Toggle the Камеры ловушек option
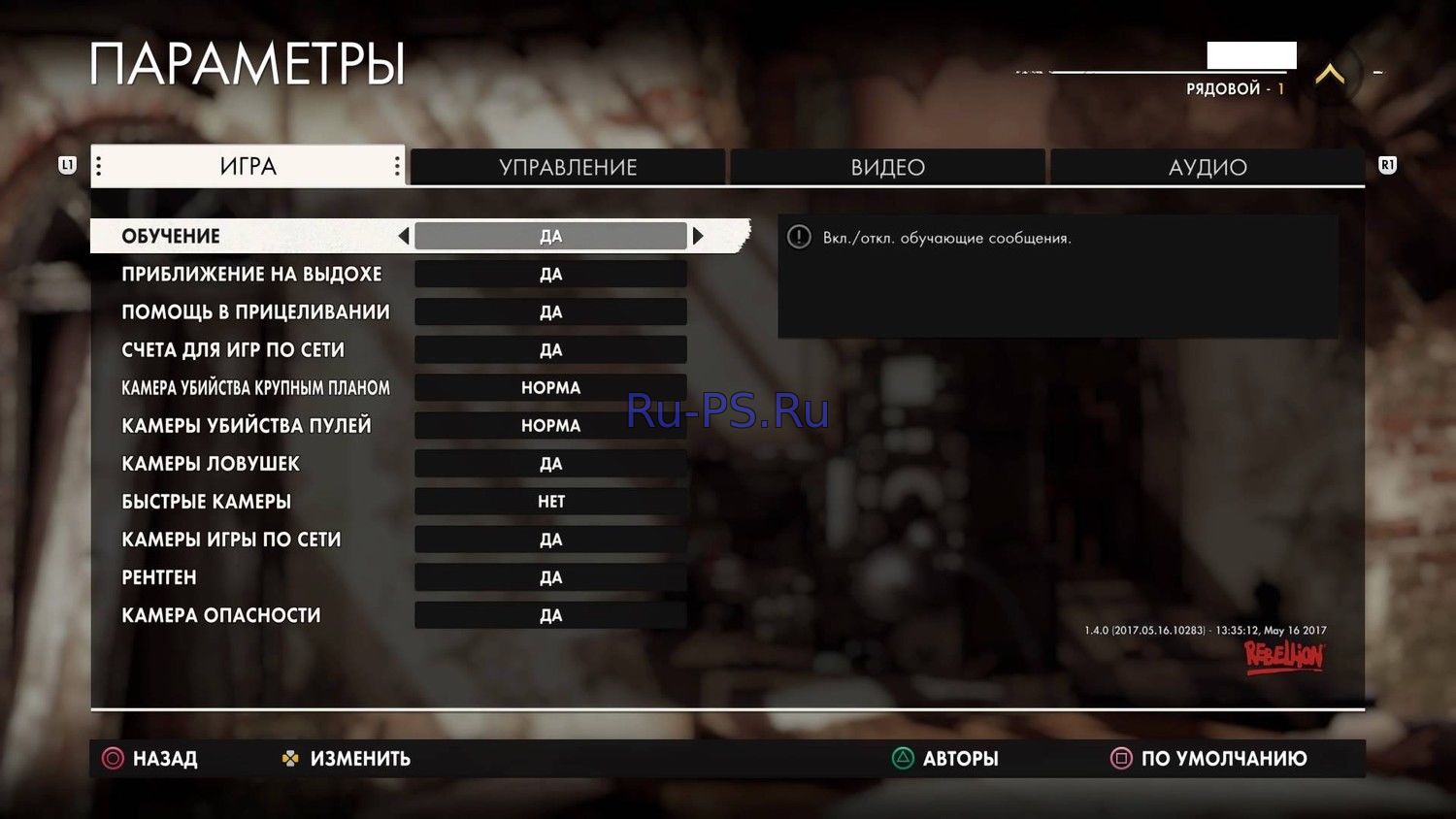Viewport: 1456px width, 819px height. click(x=550, y=464)
